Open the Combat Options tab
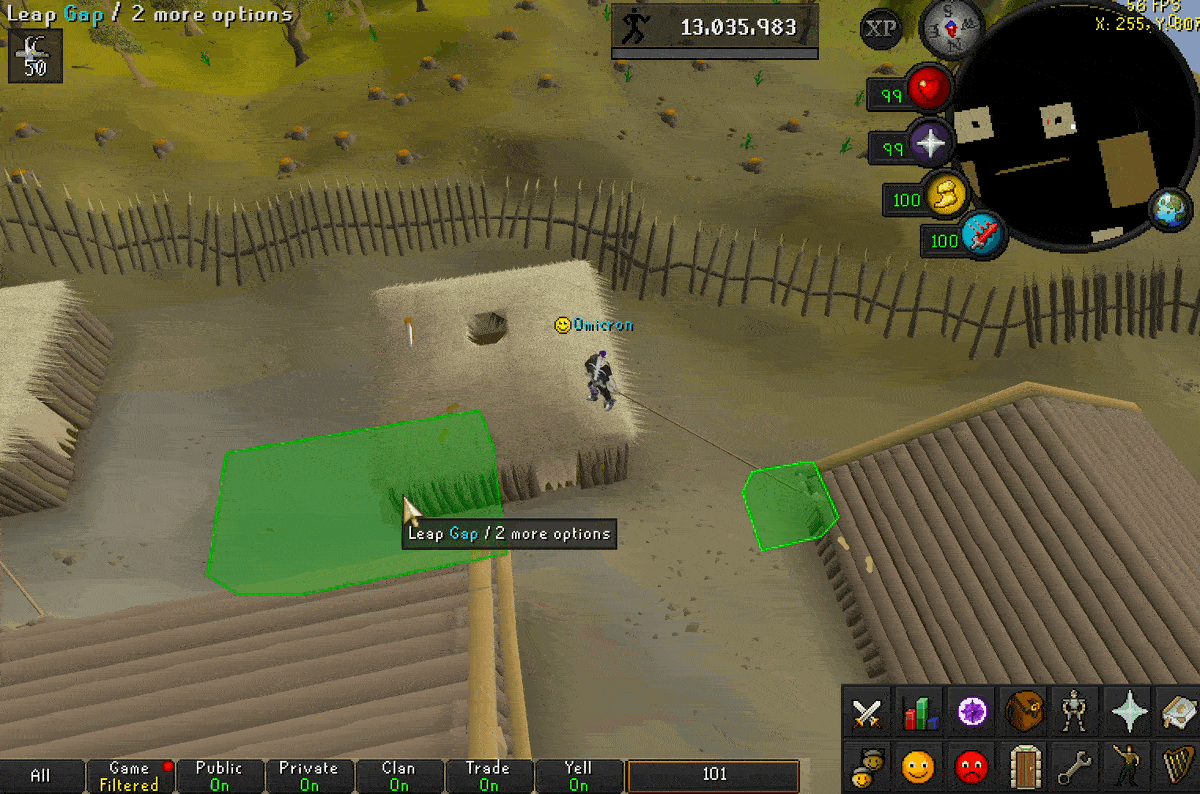The width and height of the screenshot is (1200, 794). [x=866, y=713]
